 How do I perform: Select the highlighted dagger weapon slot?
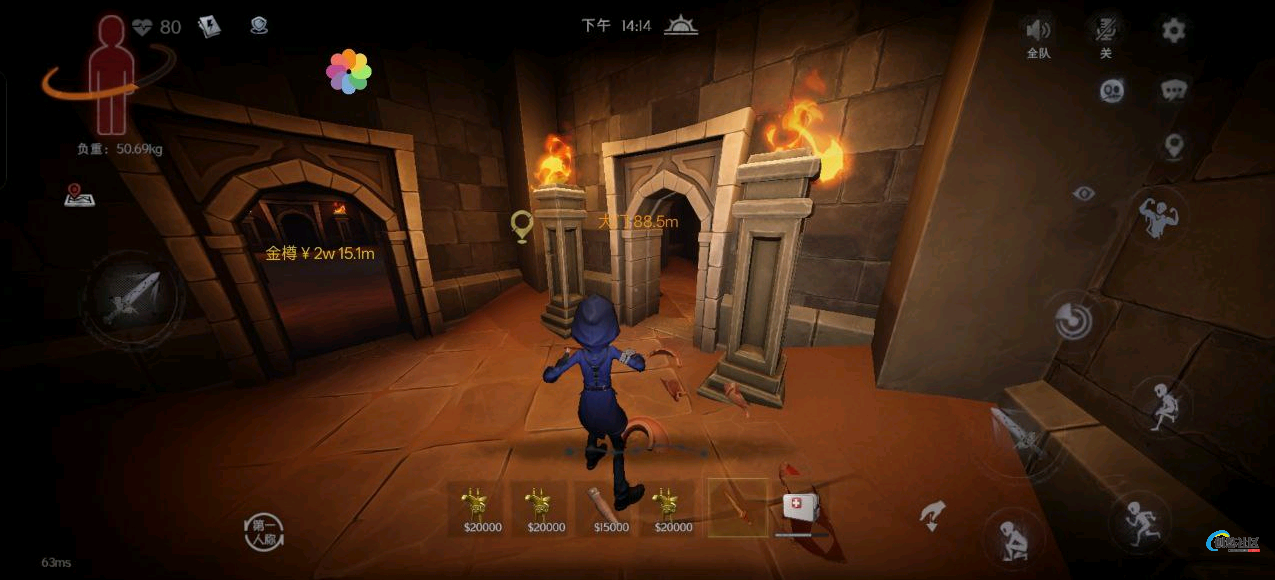[x=738, y=507]
